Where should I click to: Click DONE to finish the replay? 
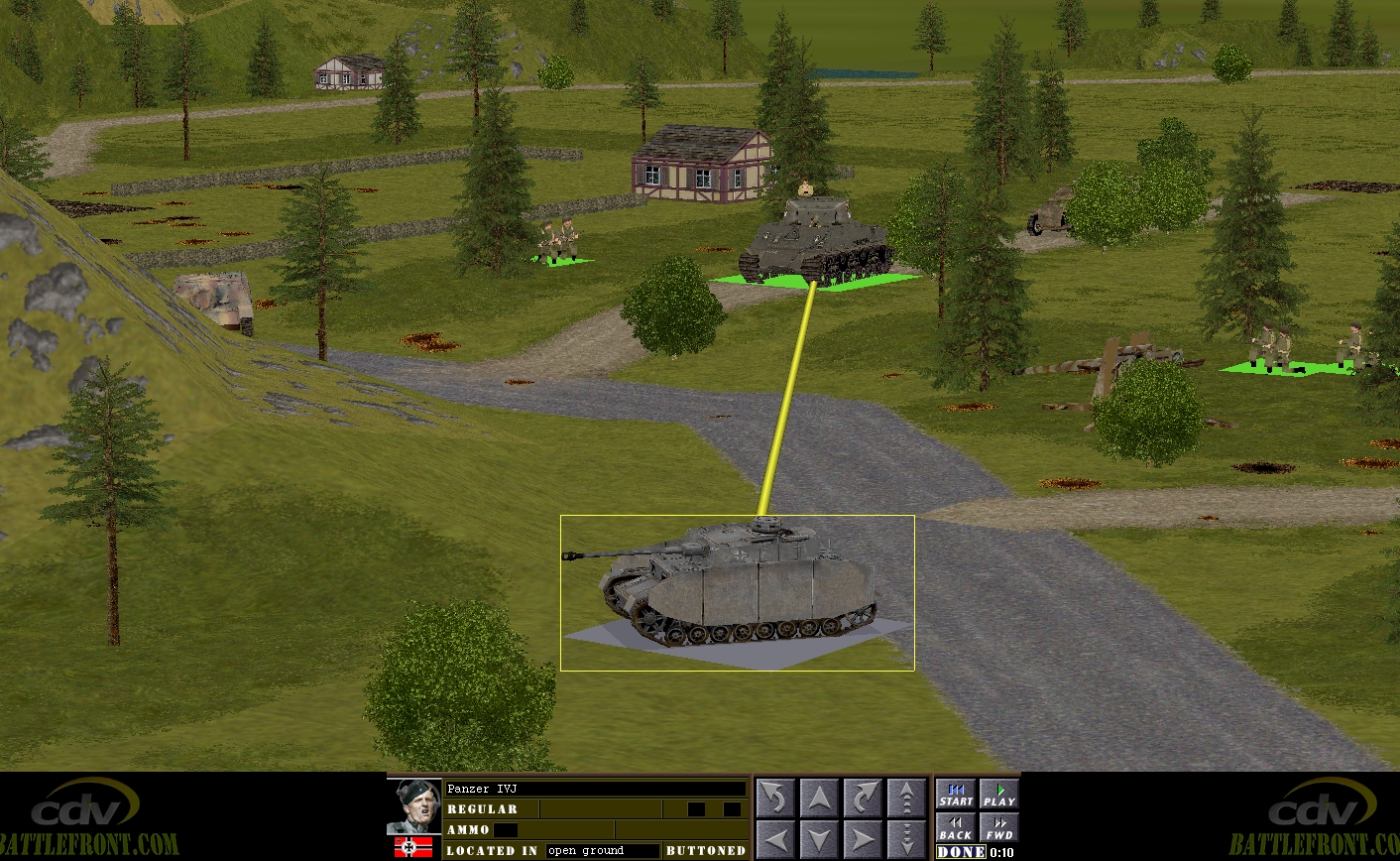[961, 852]
